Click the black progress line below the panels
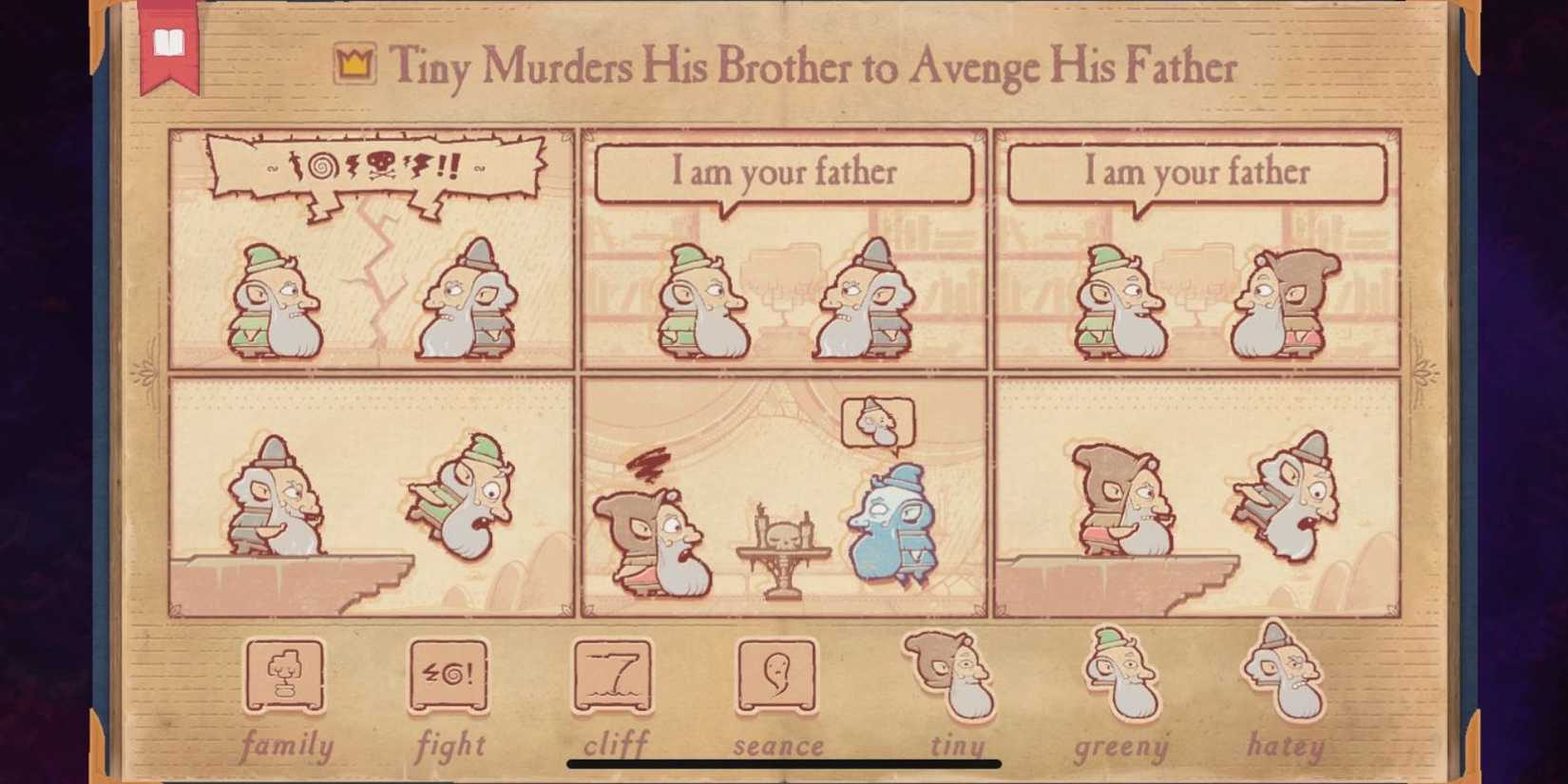 (x=784, y=762)
